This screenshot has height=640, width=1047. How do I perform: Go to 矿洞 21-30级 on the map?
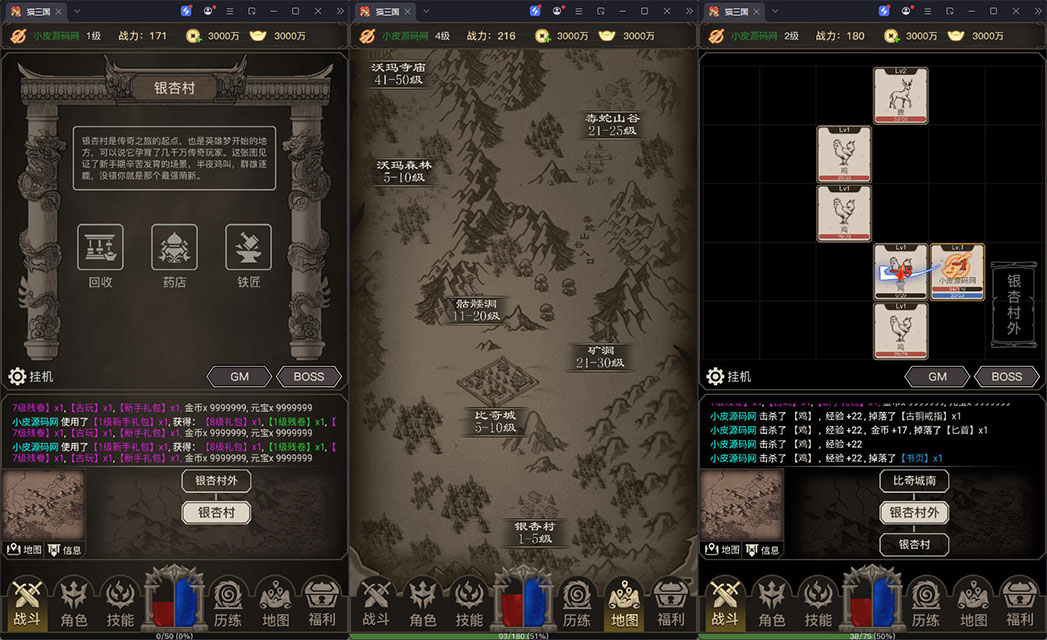[x=600, y=357]
